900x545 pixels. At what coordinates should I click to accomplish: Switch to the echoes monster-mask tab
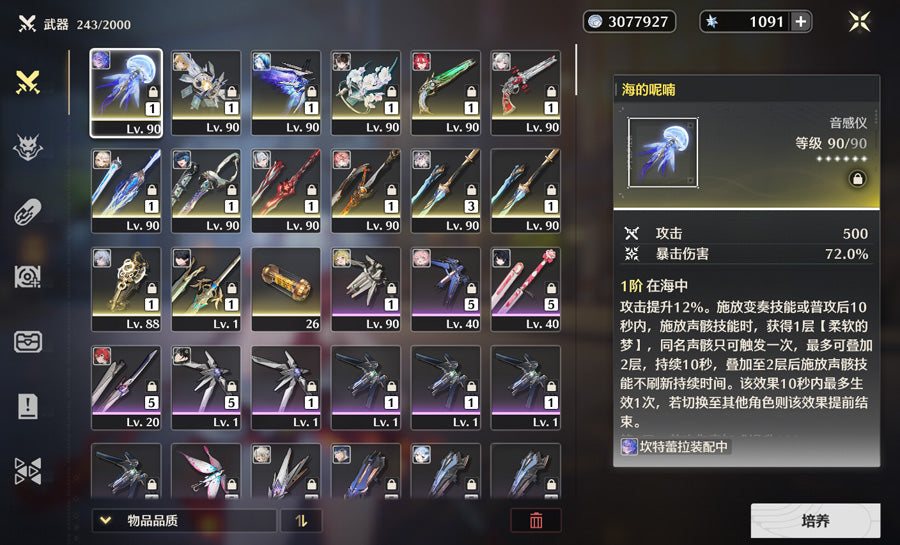[x=28, y=149]
